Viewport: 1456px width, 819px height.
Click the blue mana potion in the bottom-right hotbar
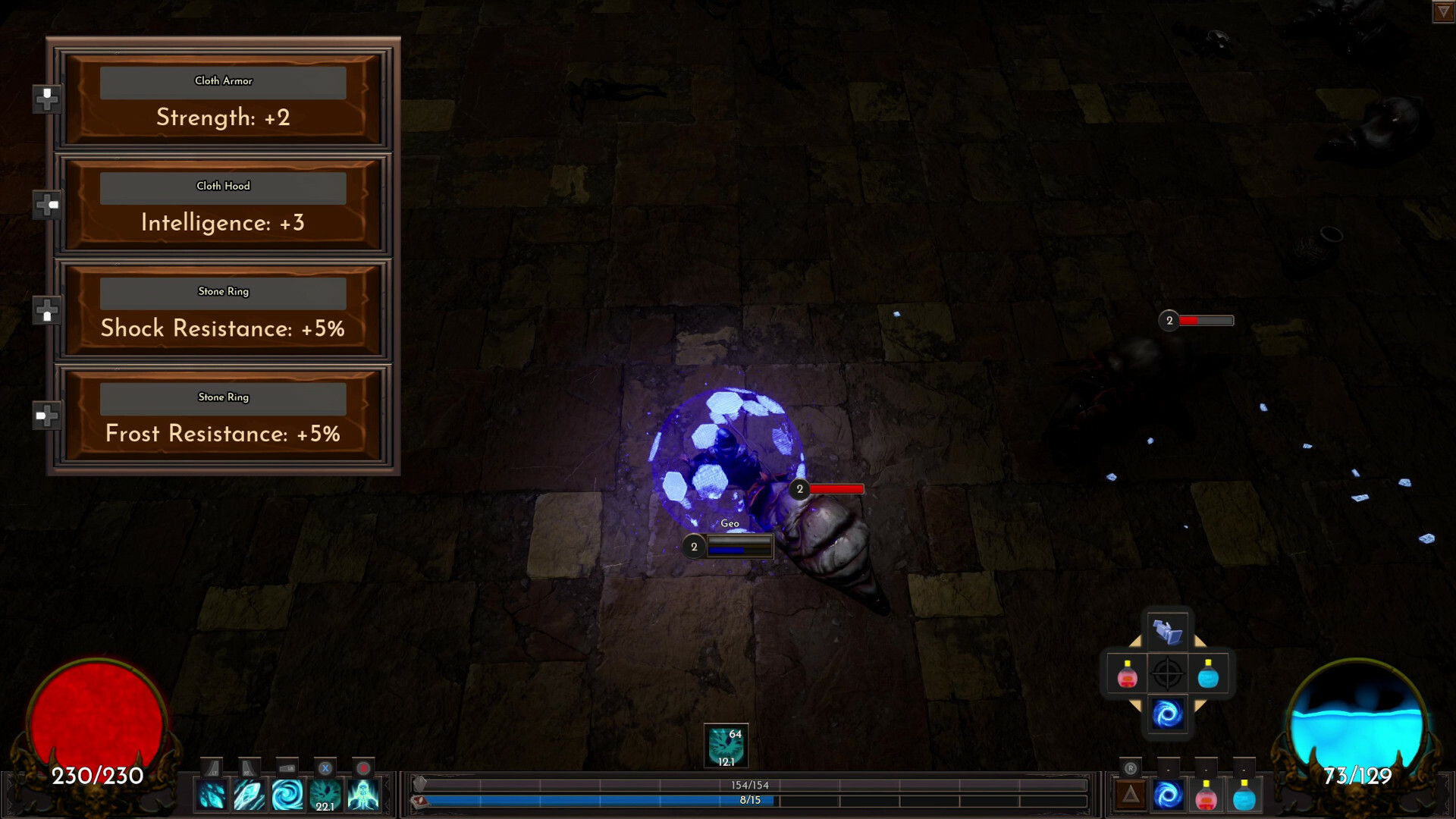(1244, 795)
